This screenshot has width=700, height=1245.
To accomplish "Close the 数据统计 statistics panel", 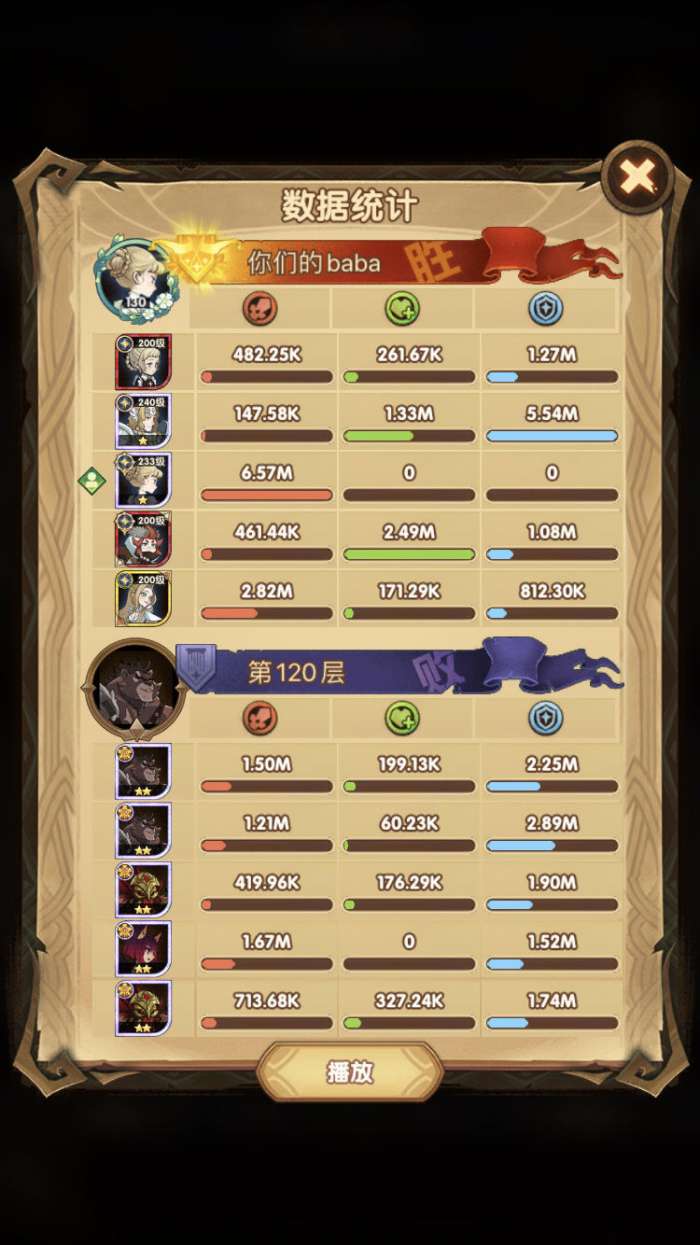I will [637, 178].
